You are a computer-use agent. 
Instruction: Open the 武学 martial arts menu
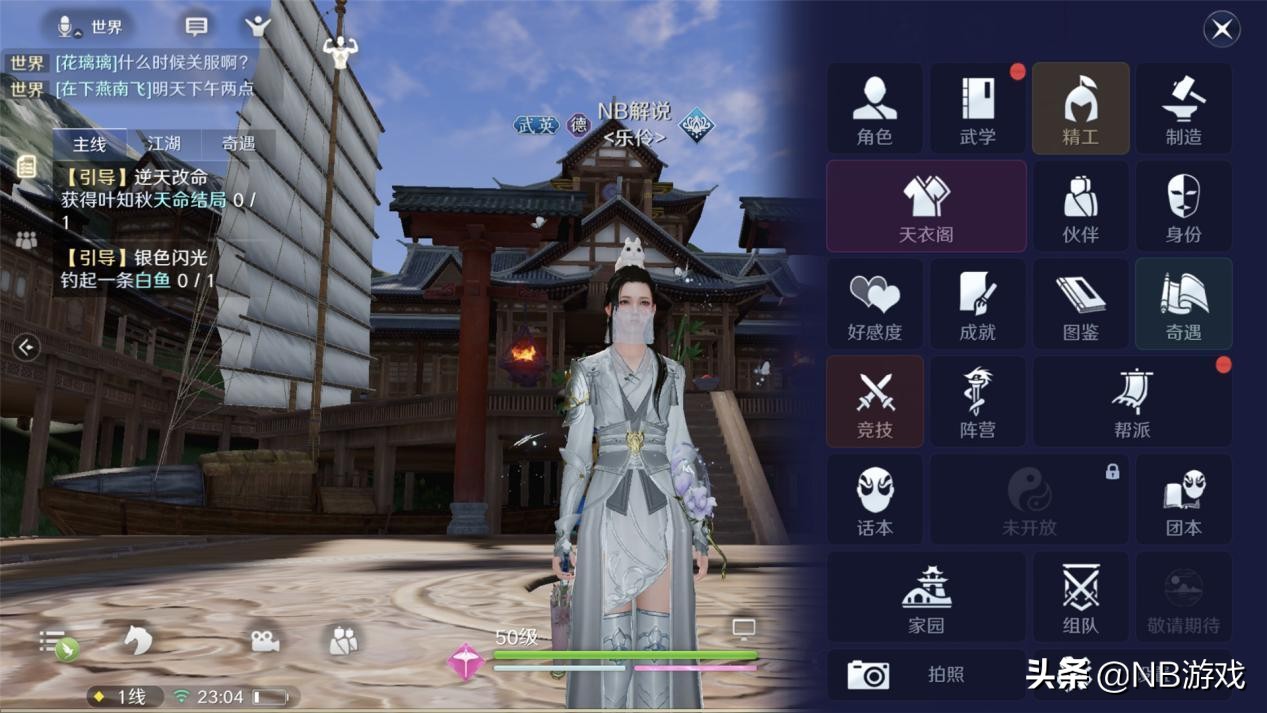coord(978,109)
